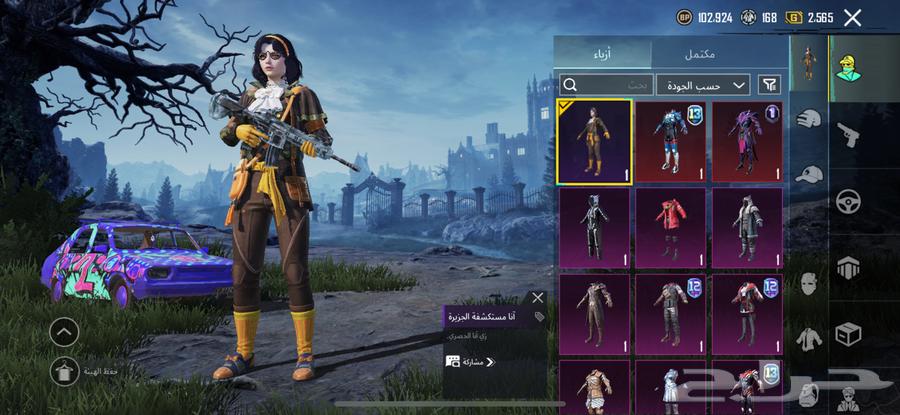Open the pistol weapons category
Screen dimensions: 900x415
click(x=848, y=134)
